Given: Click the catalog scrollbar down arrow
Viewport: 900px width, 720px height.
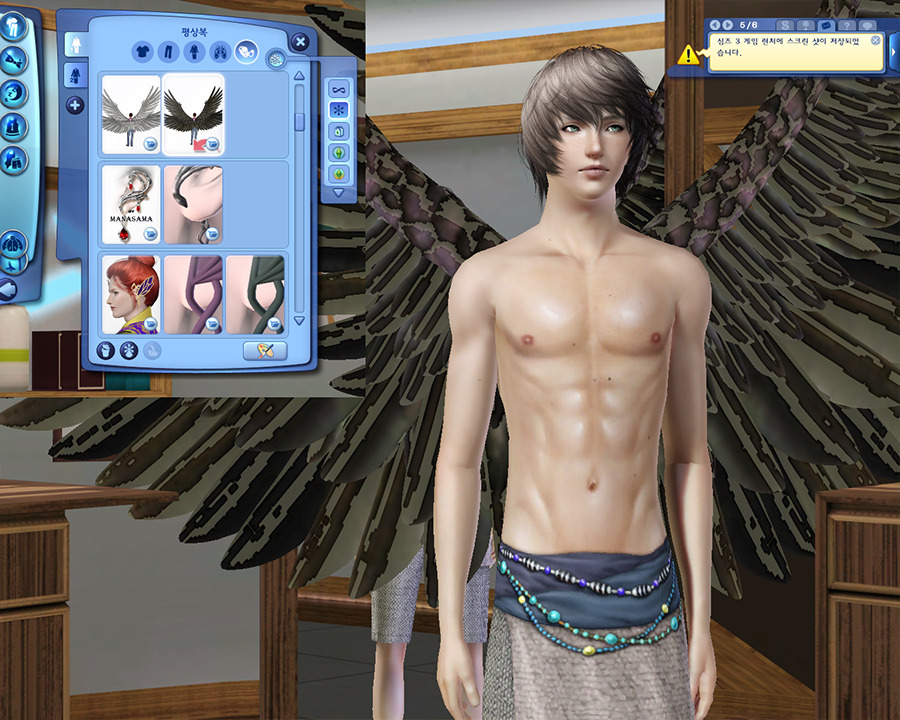Looking at the screenshot, I should point(299,321).
